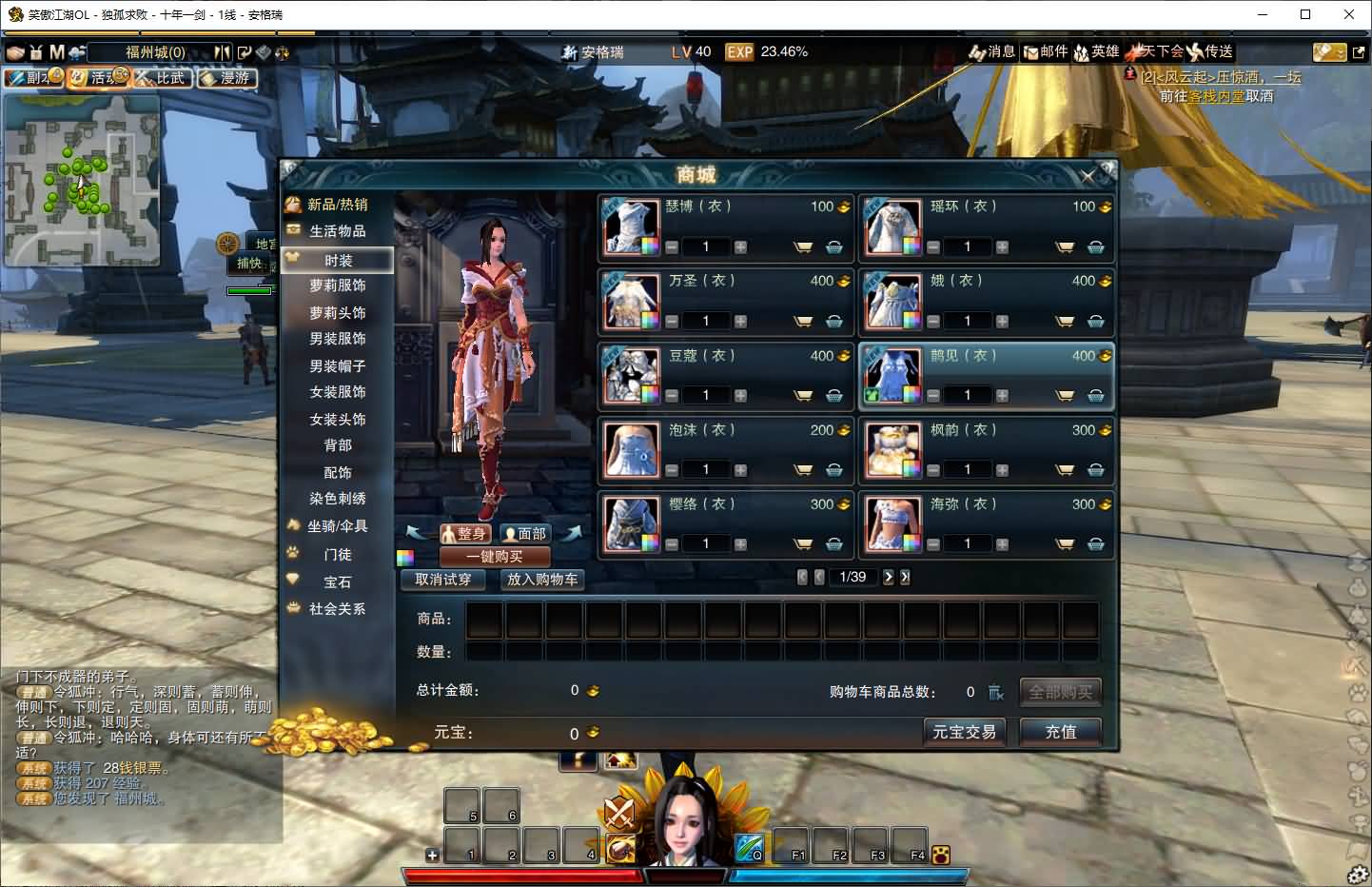1372x887 pixels.
Task: Select the 女装服饰 subcategory
Action: click(x=337, y=392)
